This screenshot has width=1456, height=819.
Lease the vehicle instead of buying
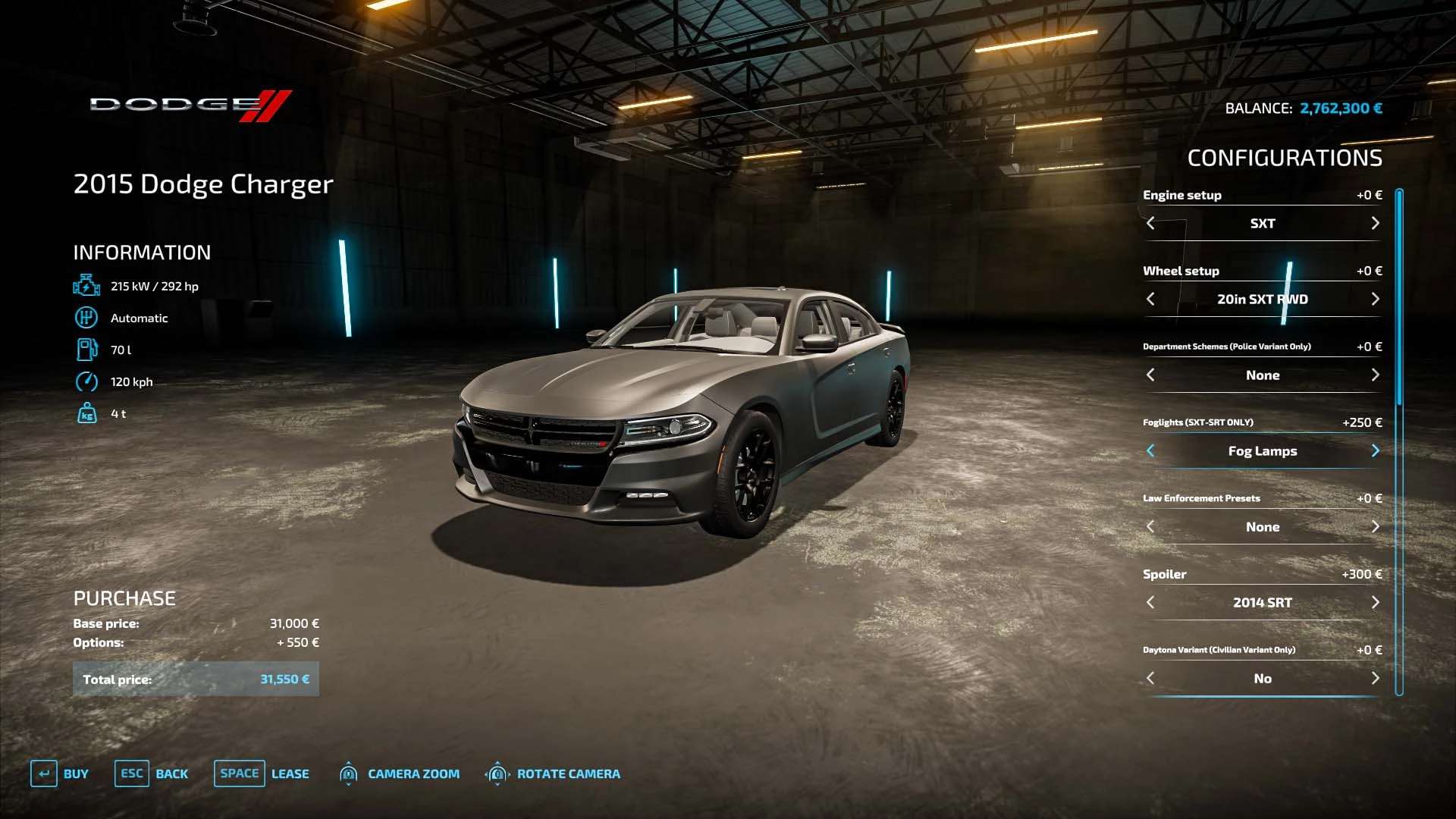tap(262, 773)
